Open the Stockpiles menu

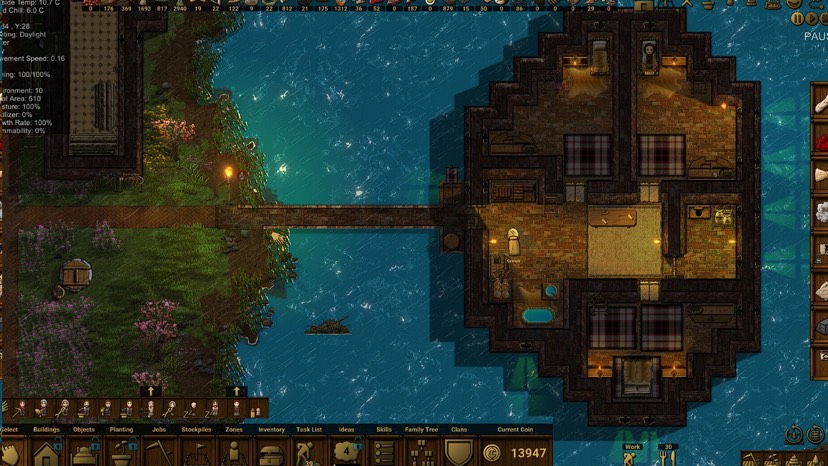(x=197, y=452)
